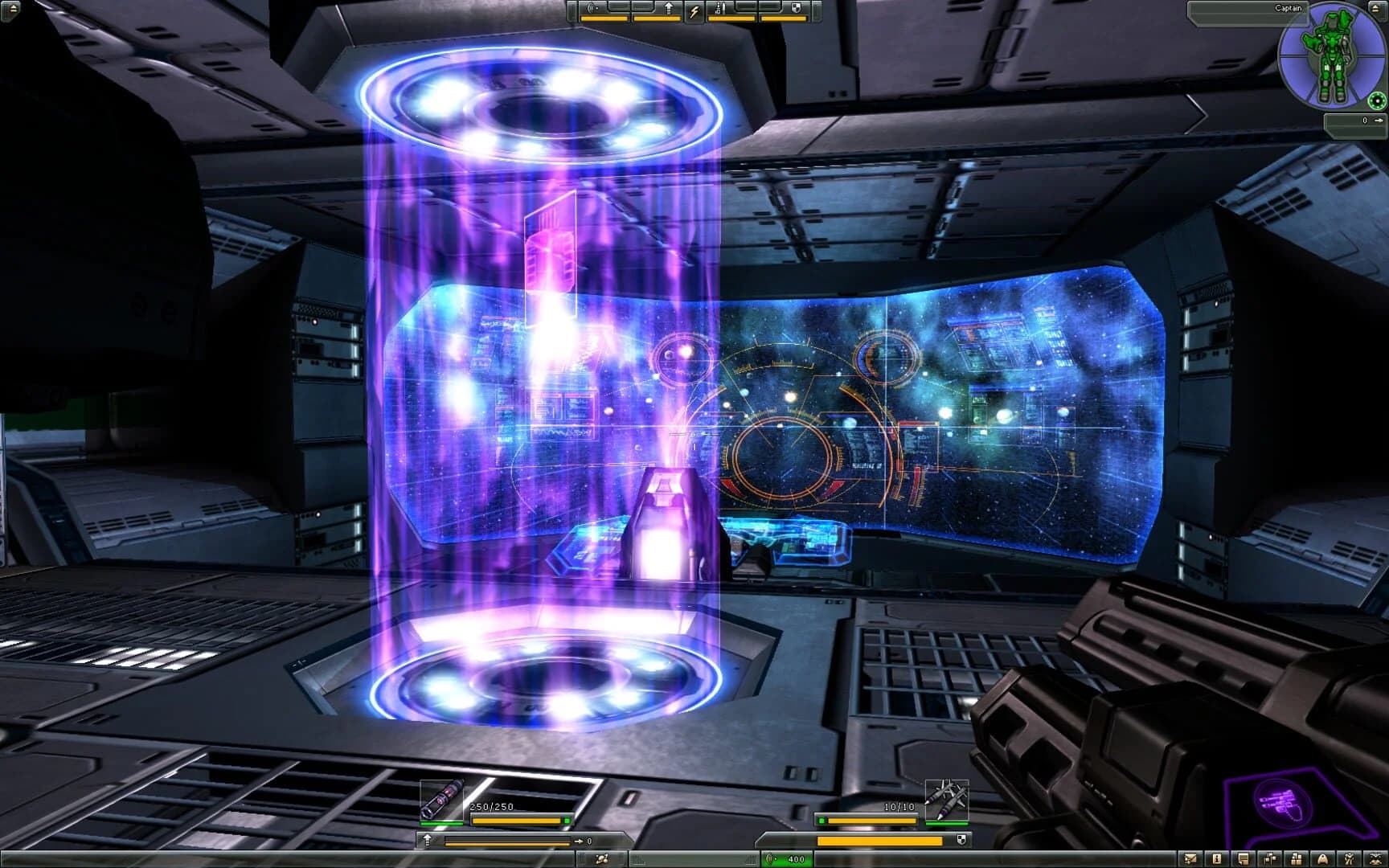Toggle the sonar speaker indicator on the top HUD

pyautogui.click(x=591, y=7)
